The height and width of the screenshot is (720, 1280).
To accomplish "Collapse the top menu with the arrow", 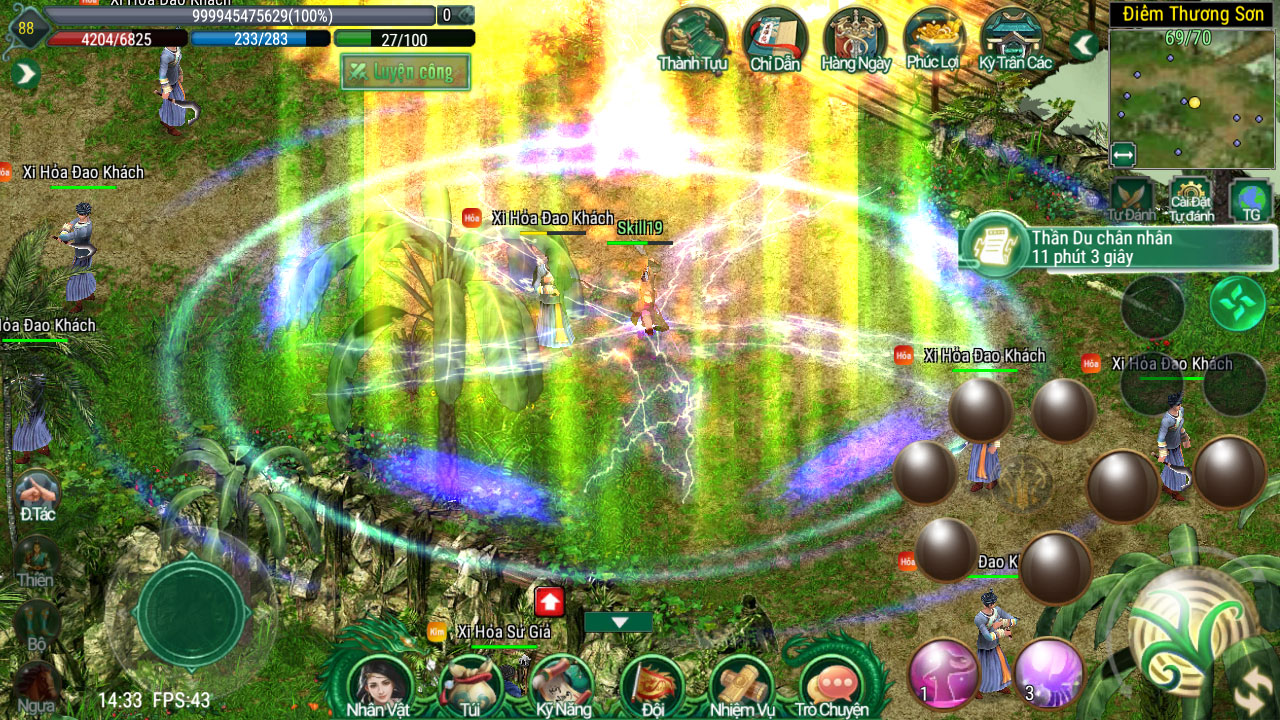I will [x=1083, y=45].
